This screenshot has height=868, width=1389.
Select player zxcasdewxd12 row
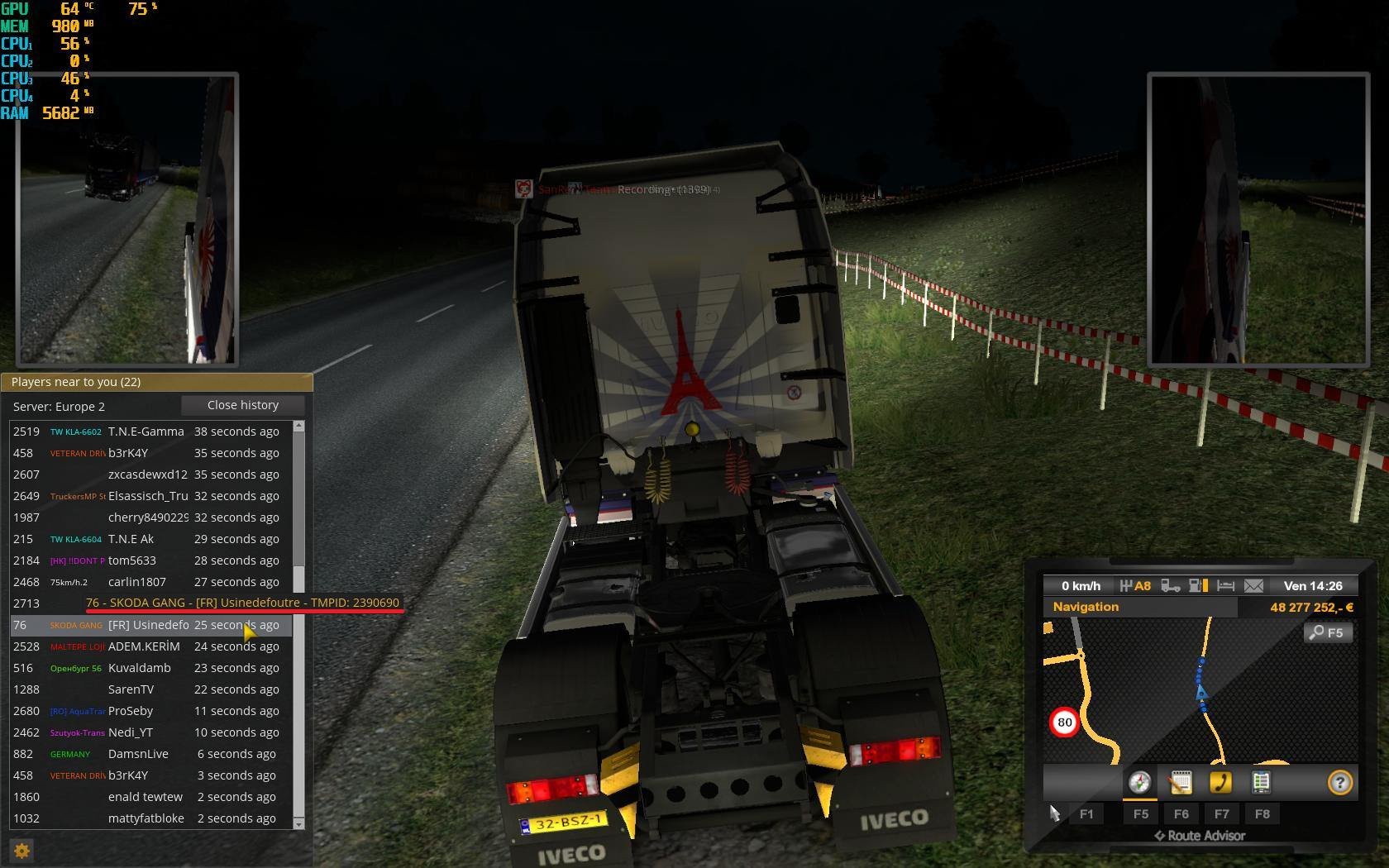pos(147,475)
